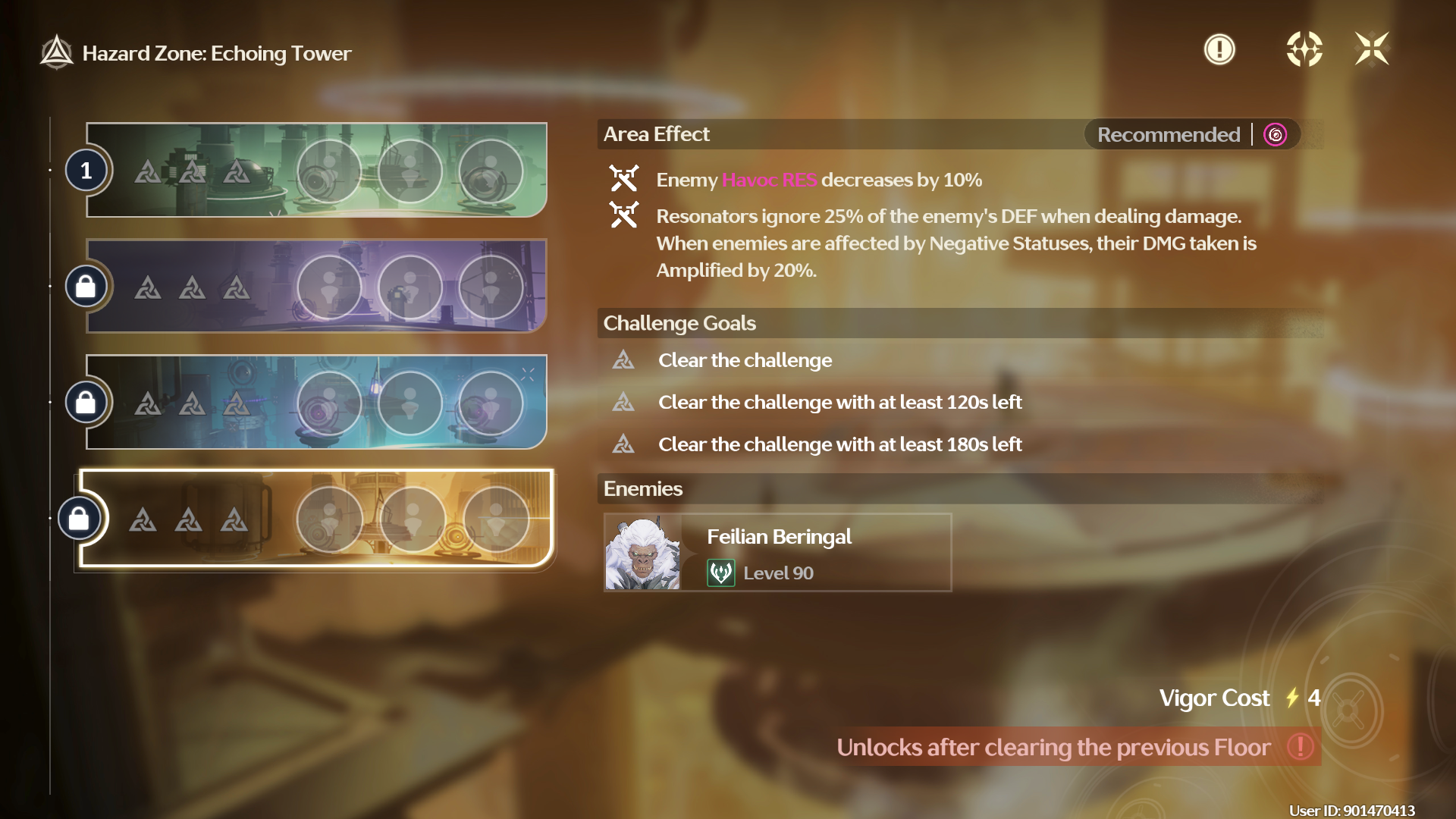
Task: Select the locked blue floor panel
Action: click(x=316, y=402)
